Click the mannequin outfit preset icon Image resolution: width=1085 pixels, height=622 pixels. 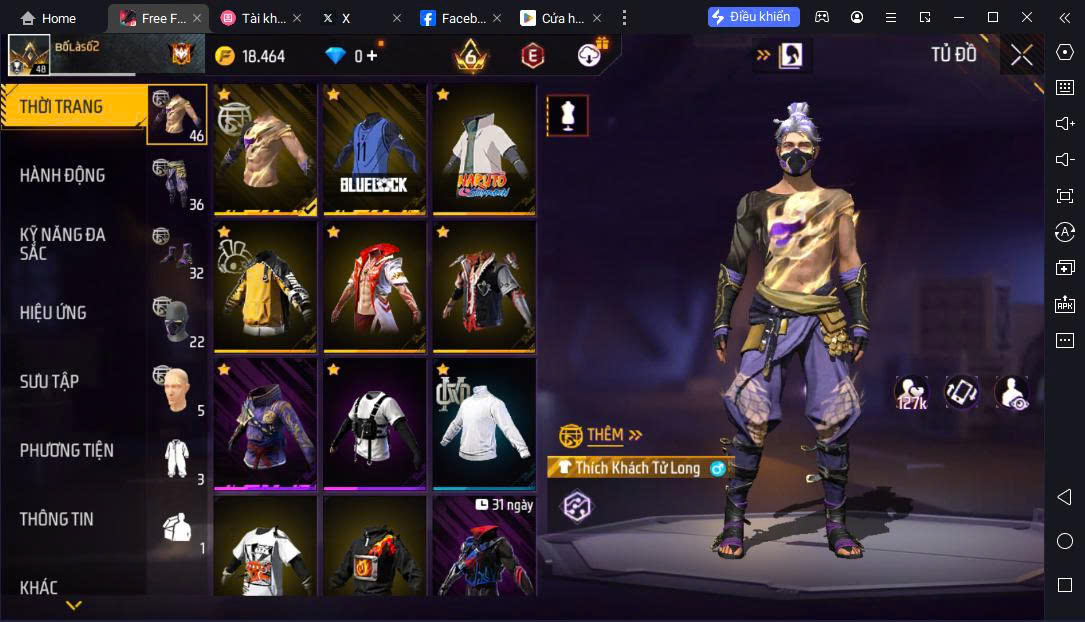[567, 116]
